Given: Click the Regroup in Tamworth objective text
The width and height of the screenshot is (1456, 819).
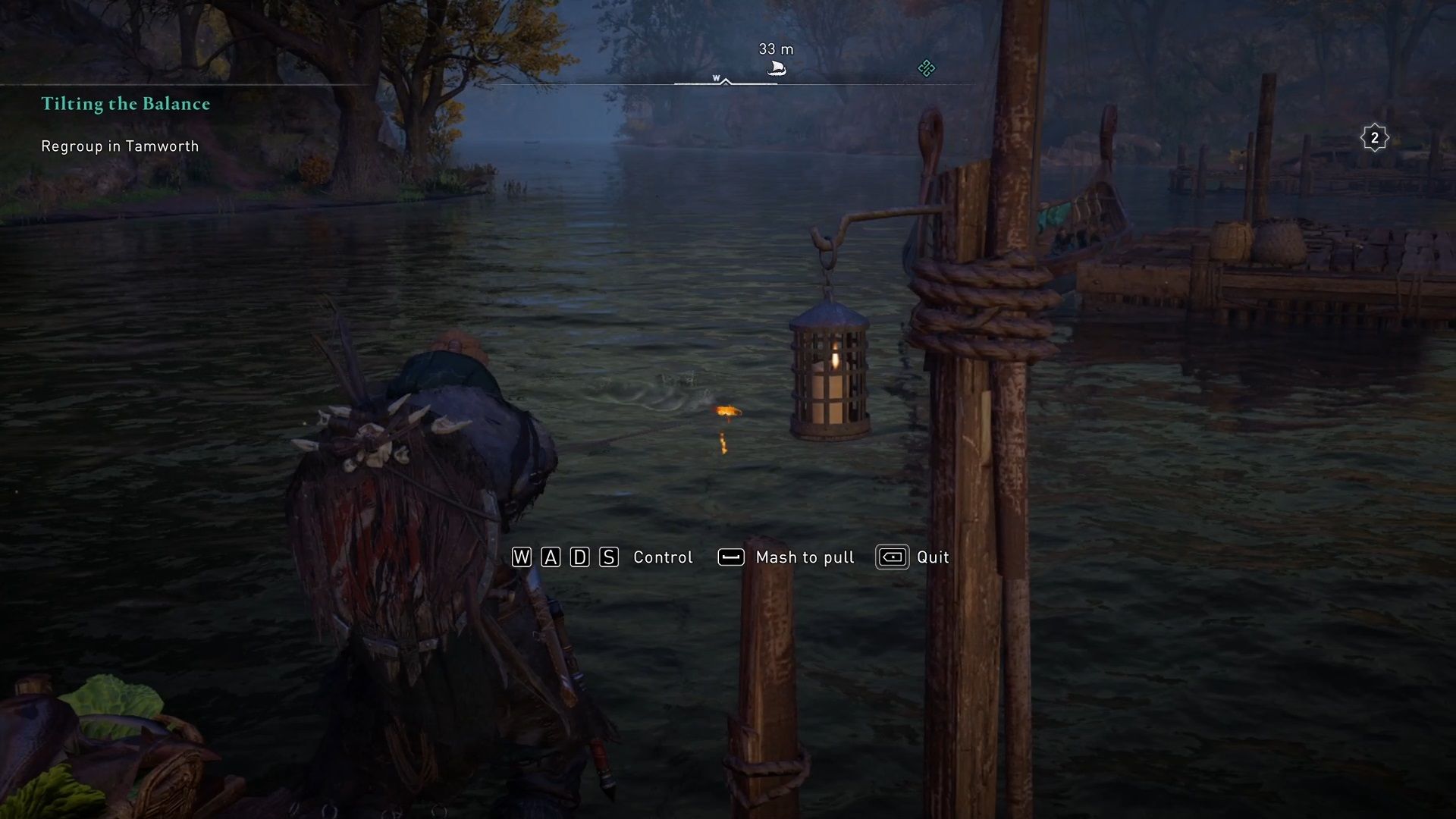Looking at the screenshot, I should click(119, 146).
